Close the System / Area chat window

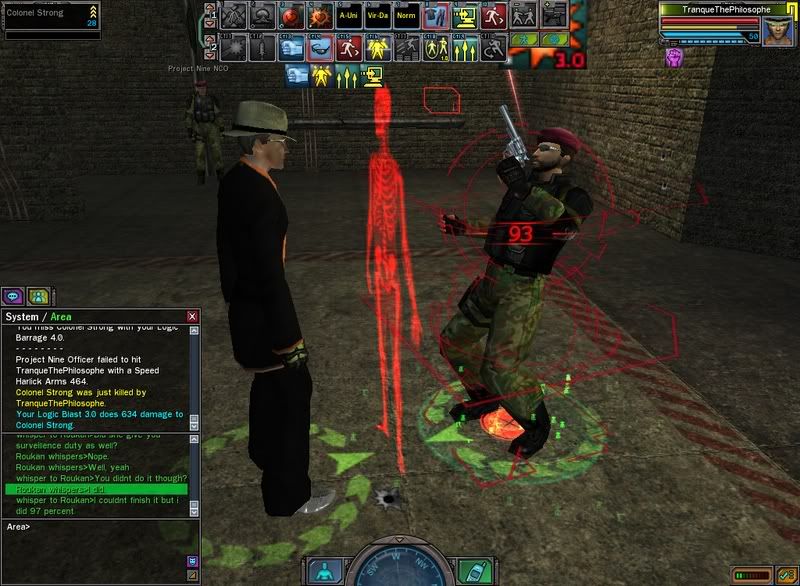192,317
